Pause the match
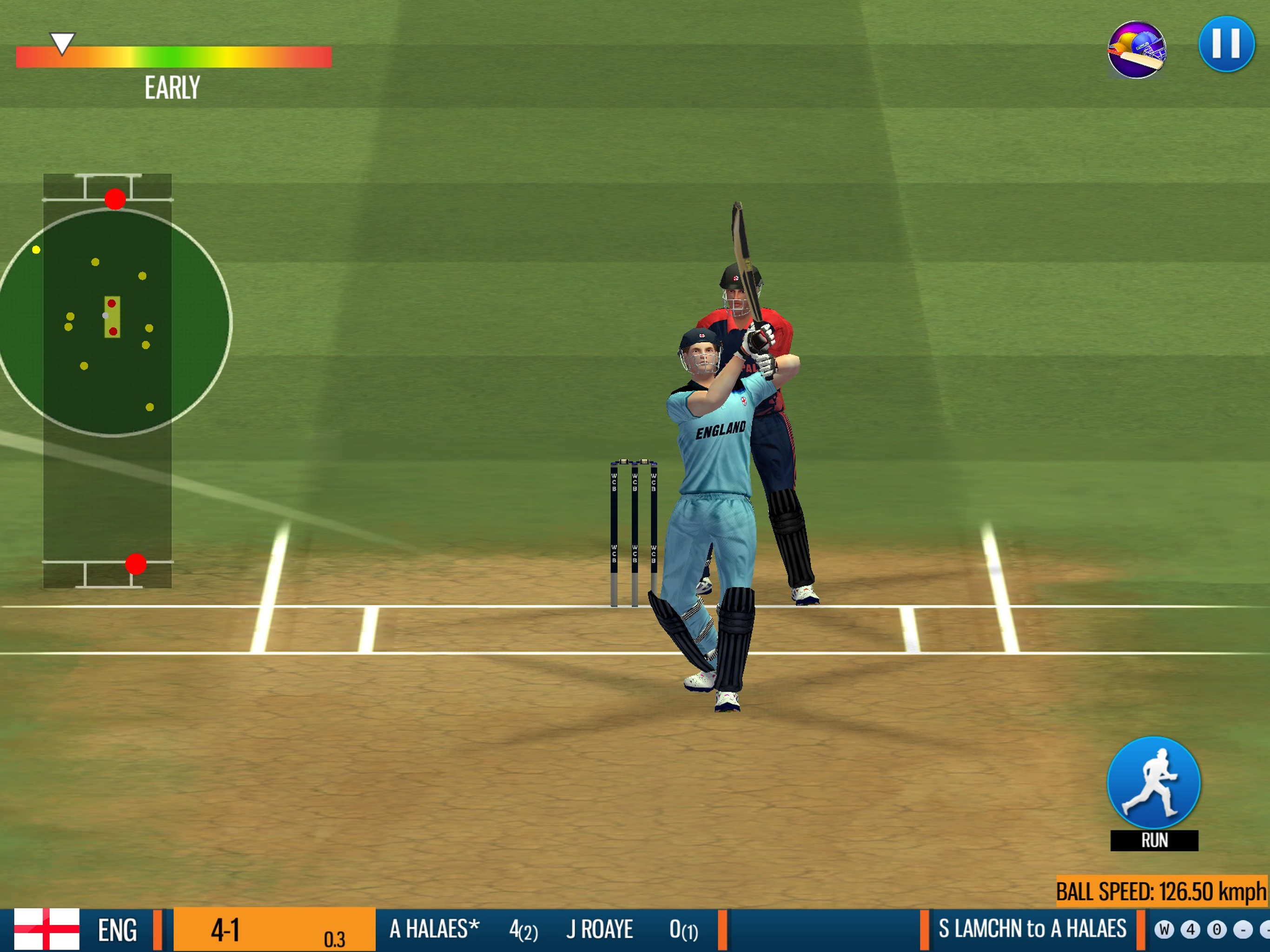1270x952 pixels. click(x=1226, y=44)
